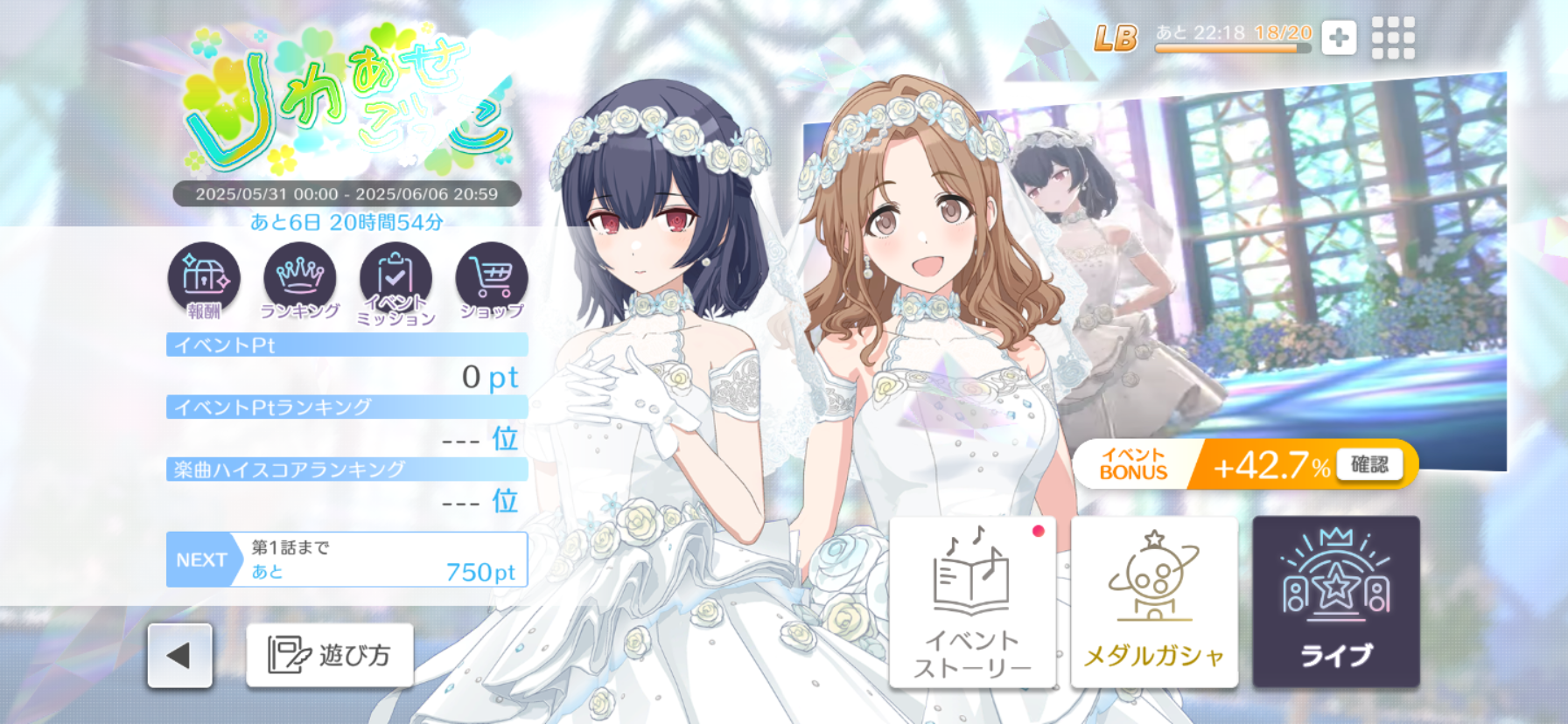The width and height of the screenshot is (1568, 724).
Task: Open the メダルガシャ medal gacha
Action: coord(1154,602)
